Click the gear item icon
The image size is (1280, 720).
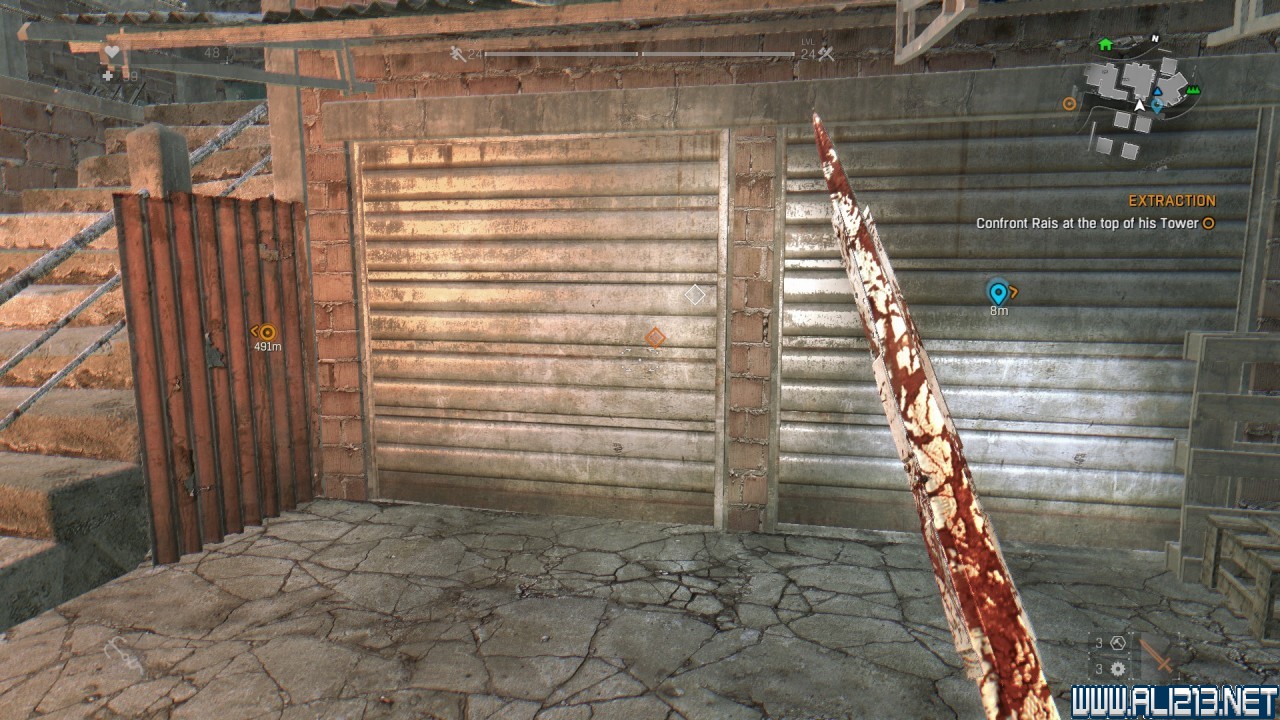1118,669
